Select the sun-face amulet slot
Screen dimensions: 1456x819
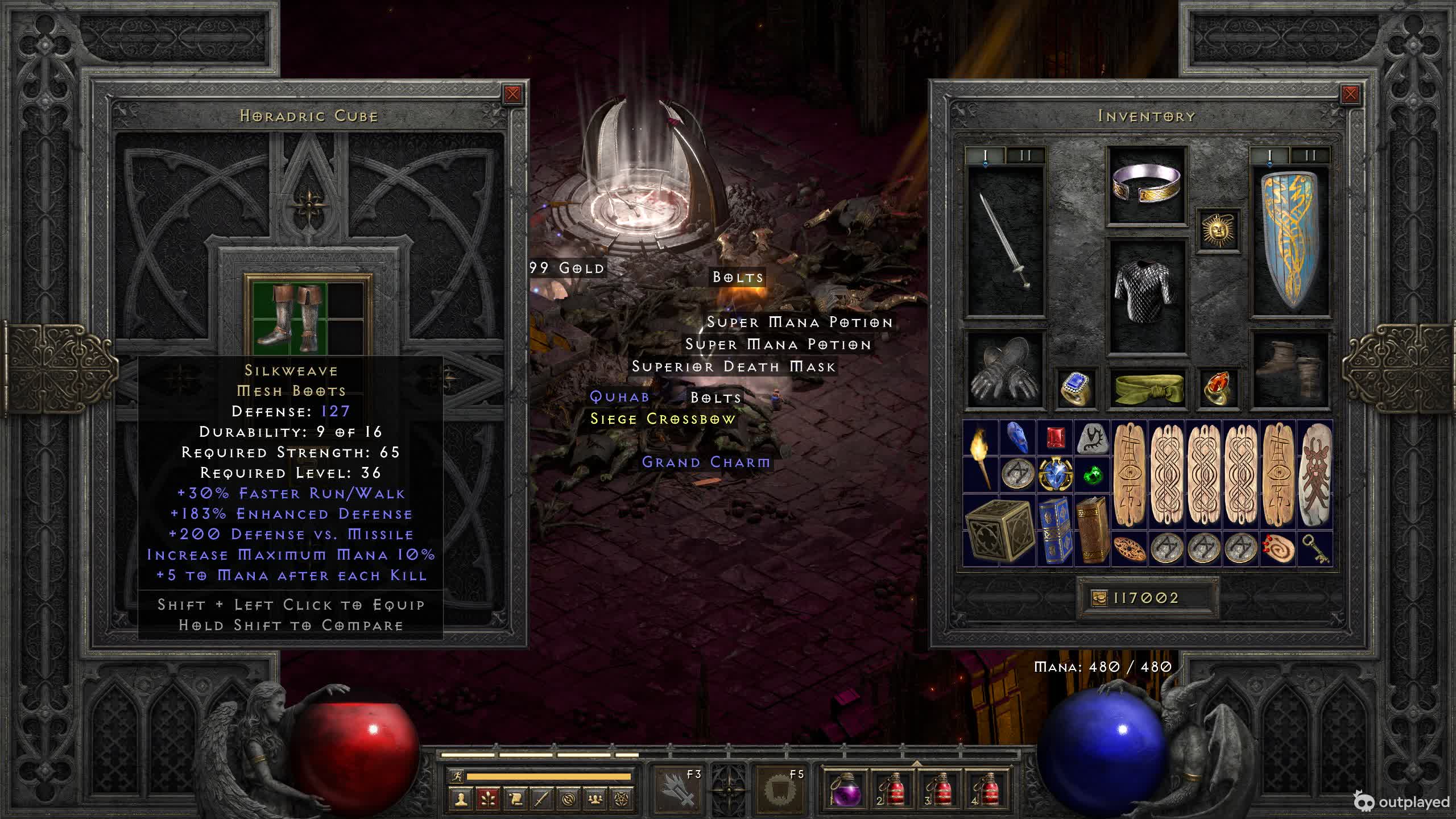[1218, 230]
